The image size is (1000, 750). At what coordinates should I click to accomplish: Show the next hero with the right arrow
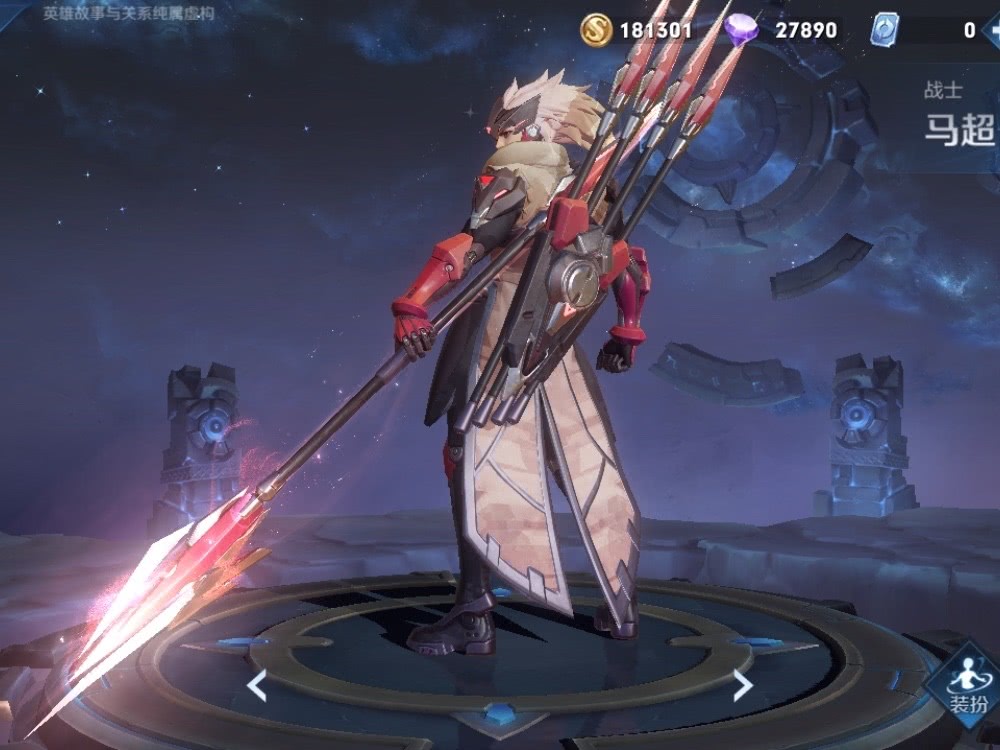click(x=742, y=685)
